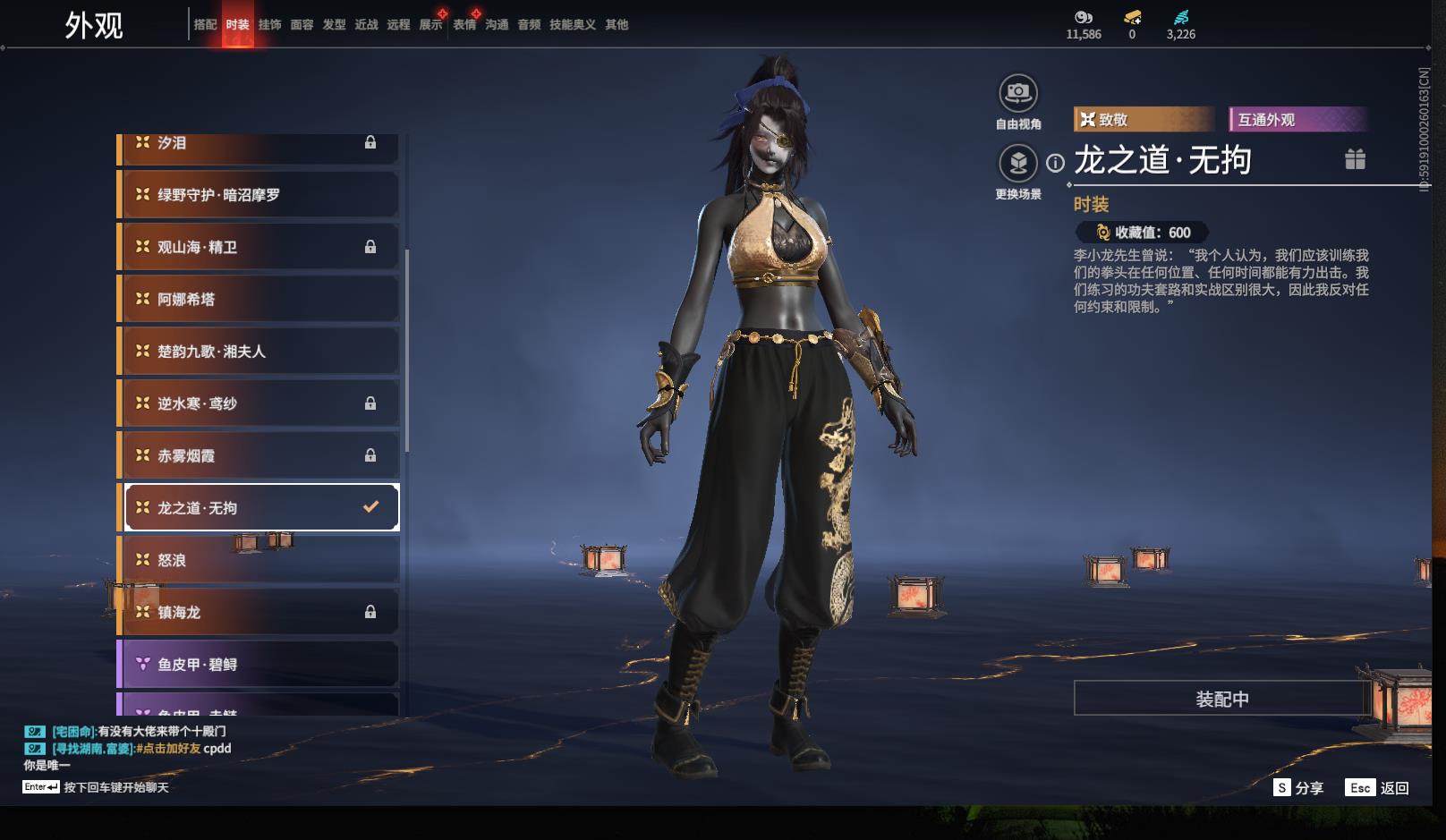Select the locked 镇海龙 outfit
Viewport: 1446px width, 840px height.
[x=259, y=612]
